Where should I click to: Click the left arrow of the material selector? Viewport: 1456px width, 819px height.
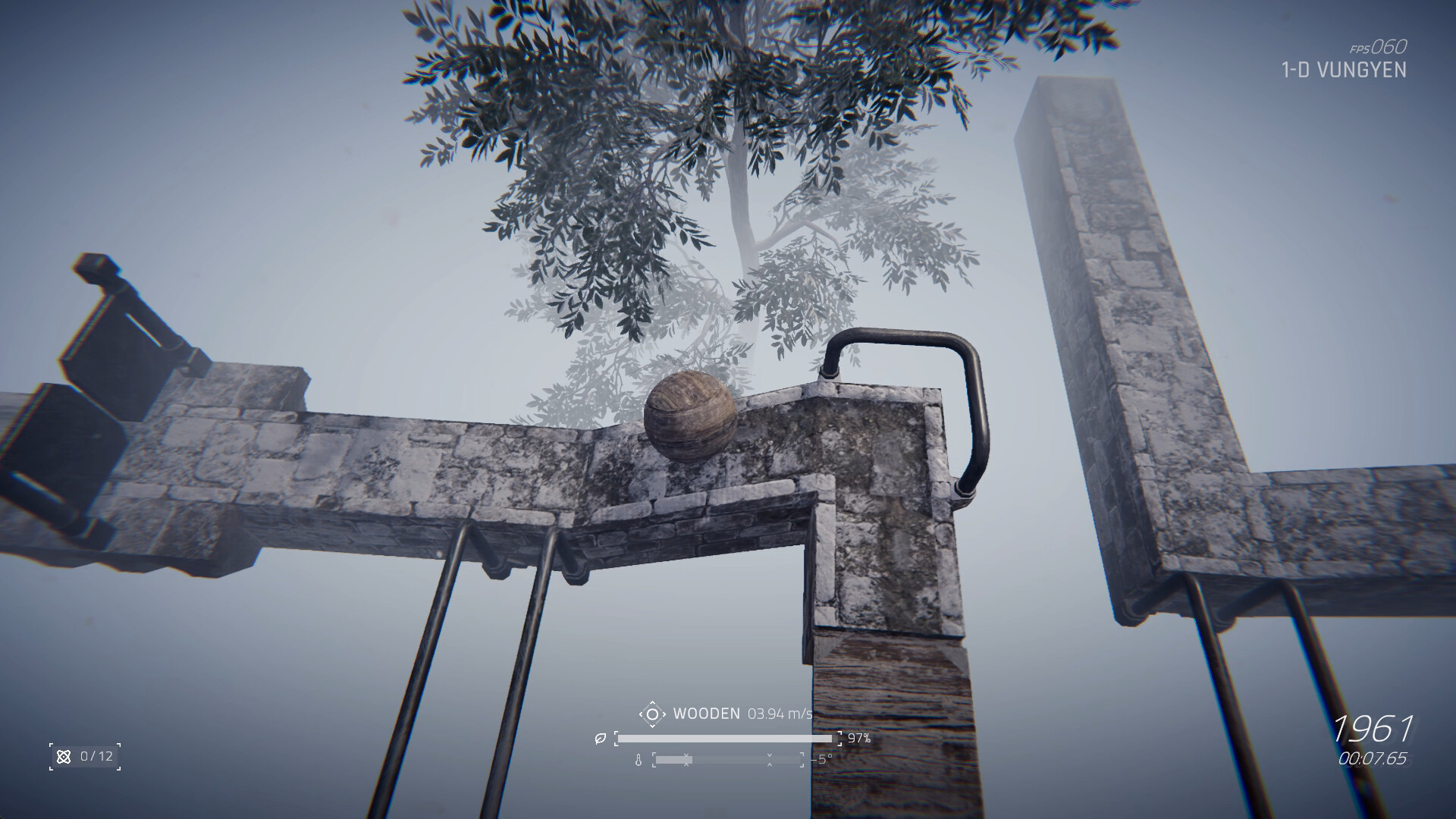click(x=642, y=714)
